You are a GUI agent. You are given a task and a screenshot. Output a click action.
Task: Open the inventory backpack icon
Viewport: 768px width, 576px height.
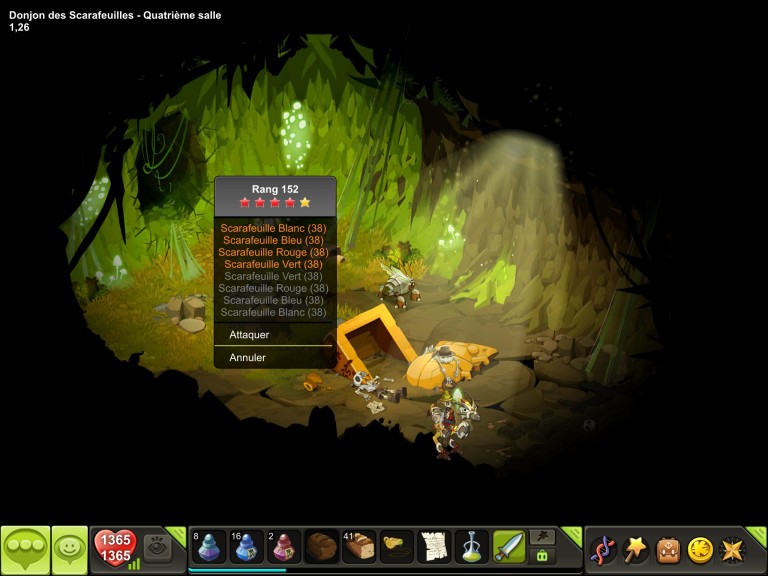coord(667,549)
